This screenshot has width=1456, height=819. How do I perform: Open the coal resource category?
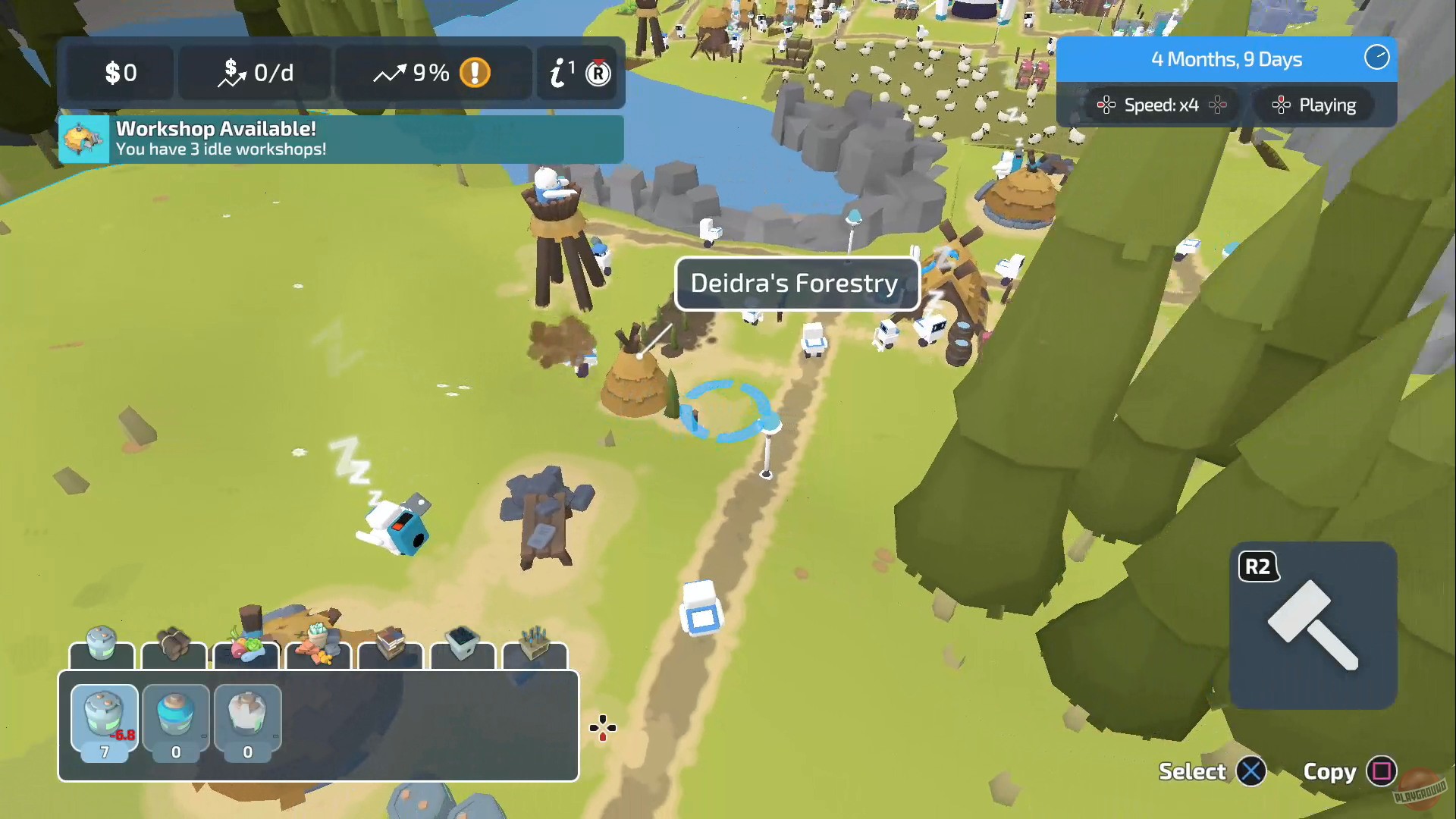[x=461, y=651]
